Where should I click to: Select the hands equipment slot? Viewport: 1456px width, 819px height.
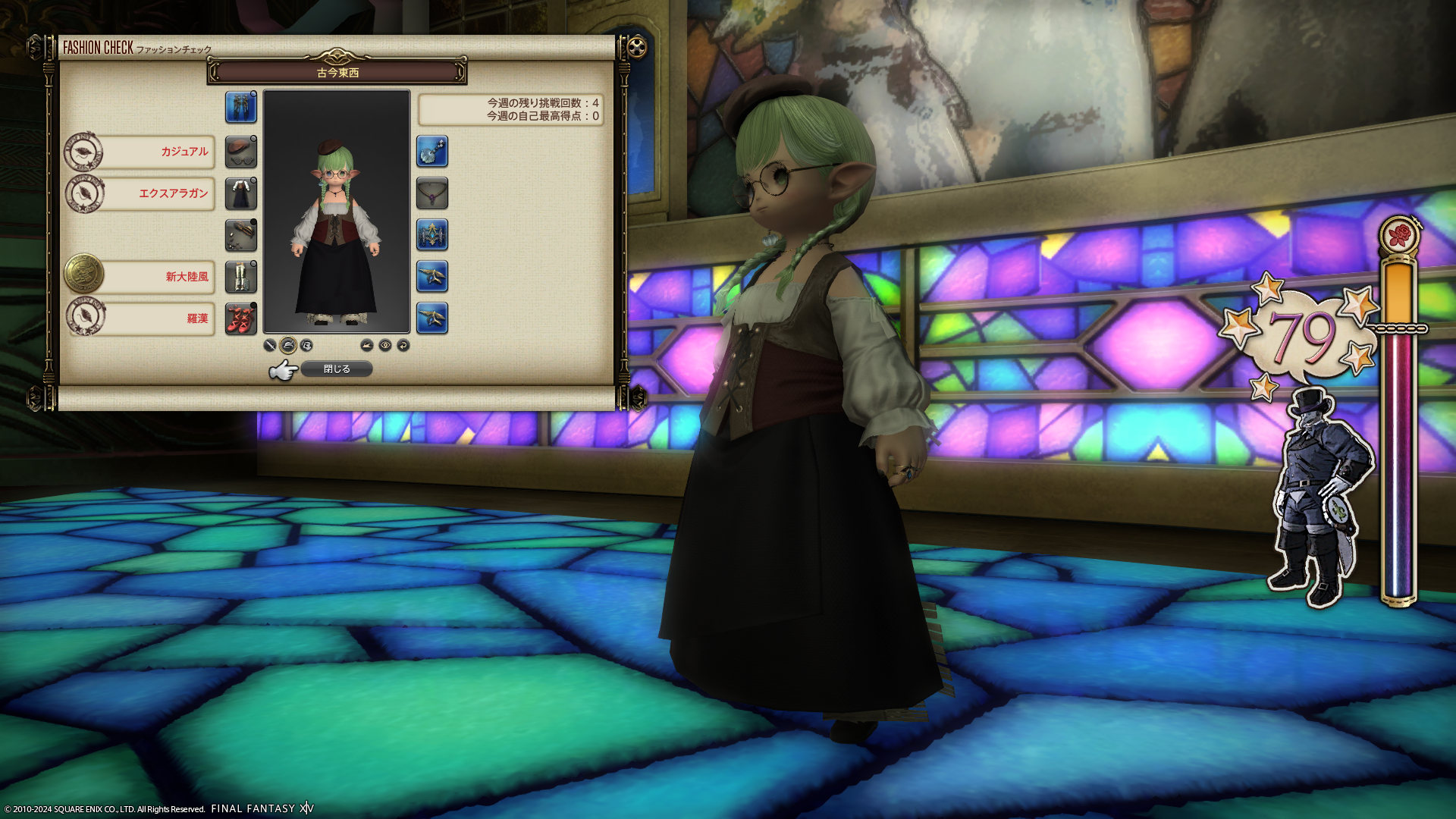click(241, 235)
